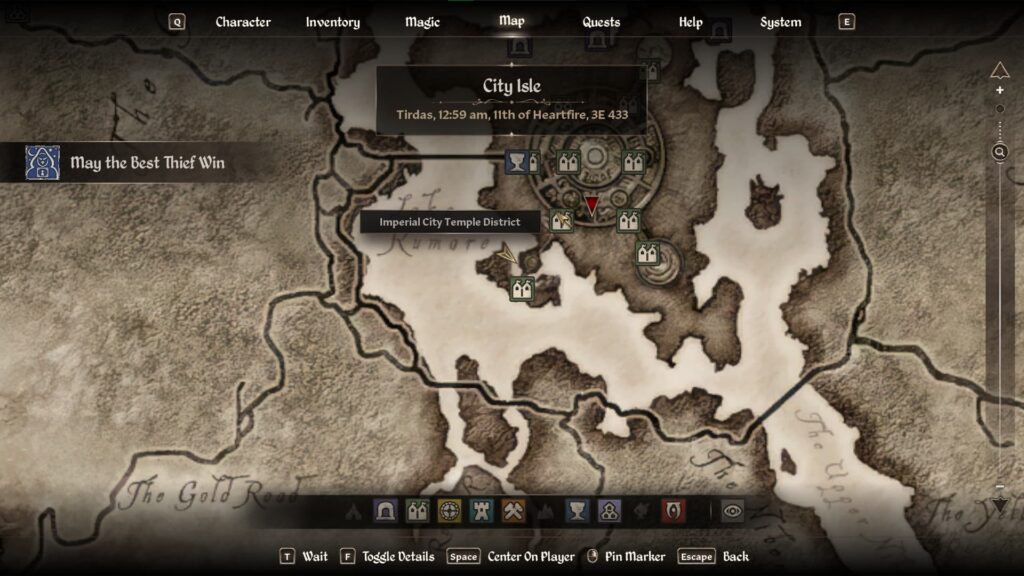Screen dimensions: 1024x576
Task: Toggle the yellow compass-wheel map filter
Action: coord(449,511)
